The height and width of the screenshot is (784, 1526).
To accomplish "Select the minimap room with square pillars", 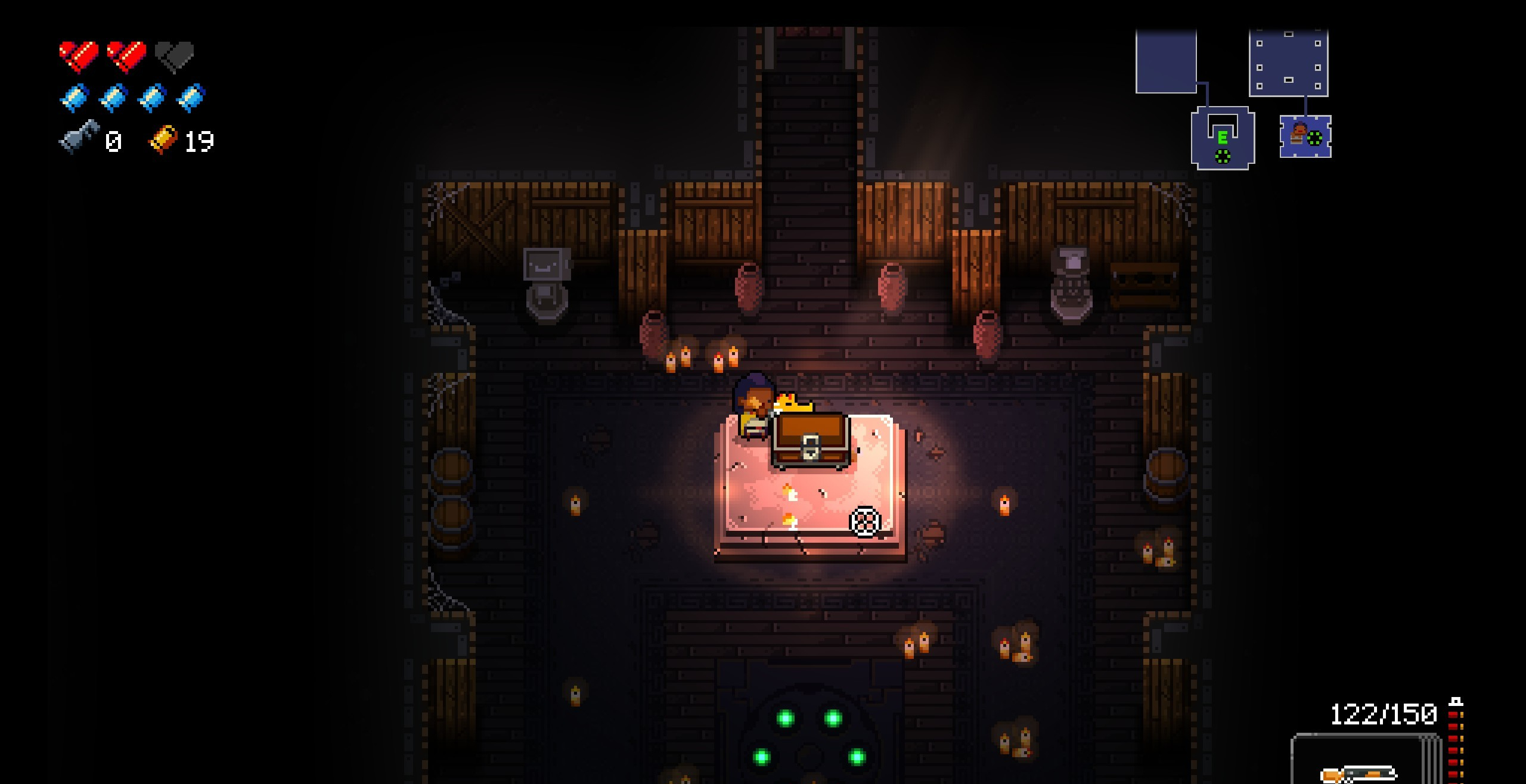I will [x=1288, y=63].
